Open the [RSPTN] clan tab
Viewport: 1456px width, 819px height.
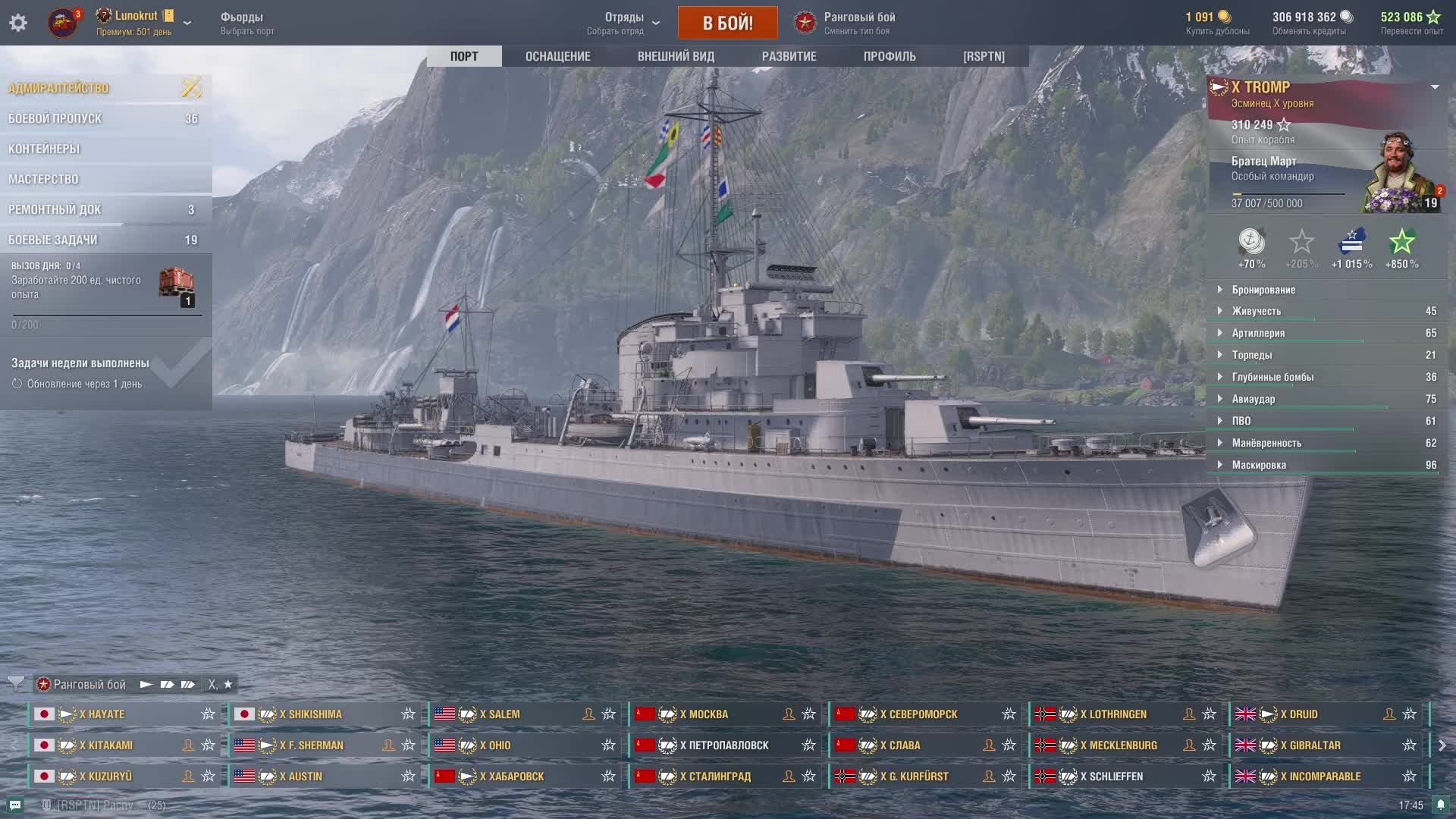(984, 56)
